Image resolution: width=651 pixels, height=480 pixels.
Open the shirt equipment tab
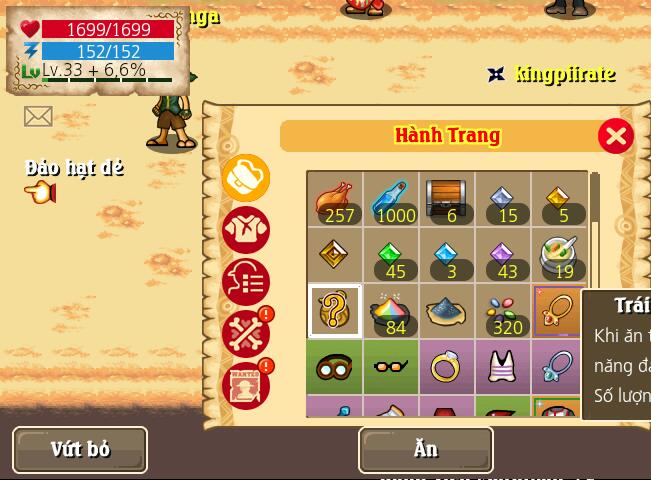(246, 230)
